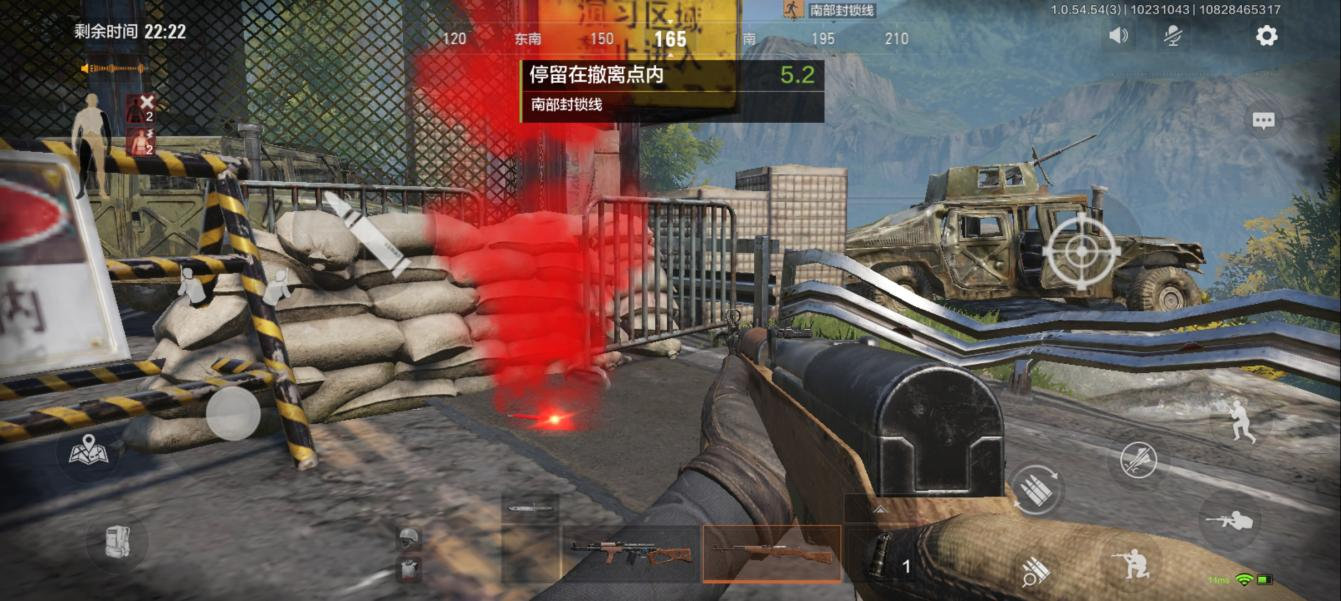Toggle the speaker sound icon
The height and width of the screenshot is (601, 1341).
coord(1118,36)
